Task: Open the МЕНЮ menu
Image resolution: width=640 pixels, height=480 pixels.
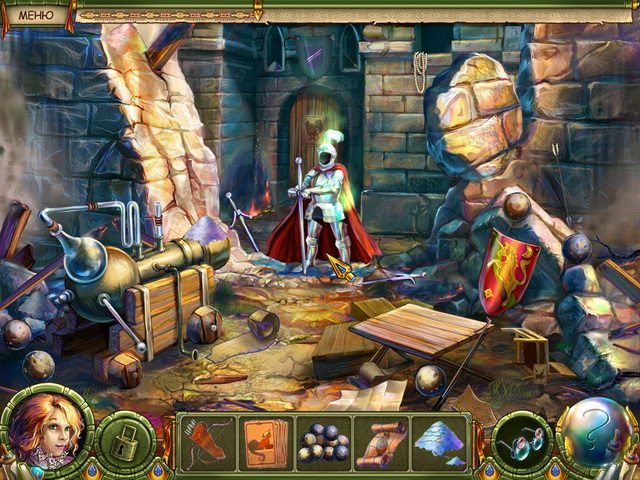Action: [36, 13]
